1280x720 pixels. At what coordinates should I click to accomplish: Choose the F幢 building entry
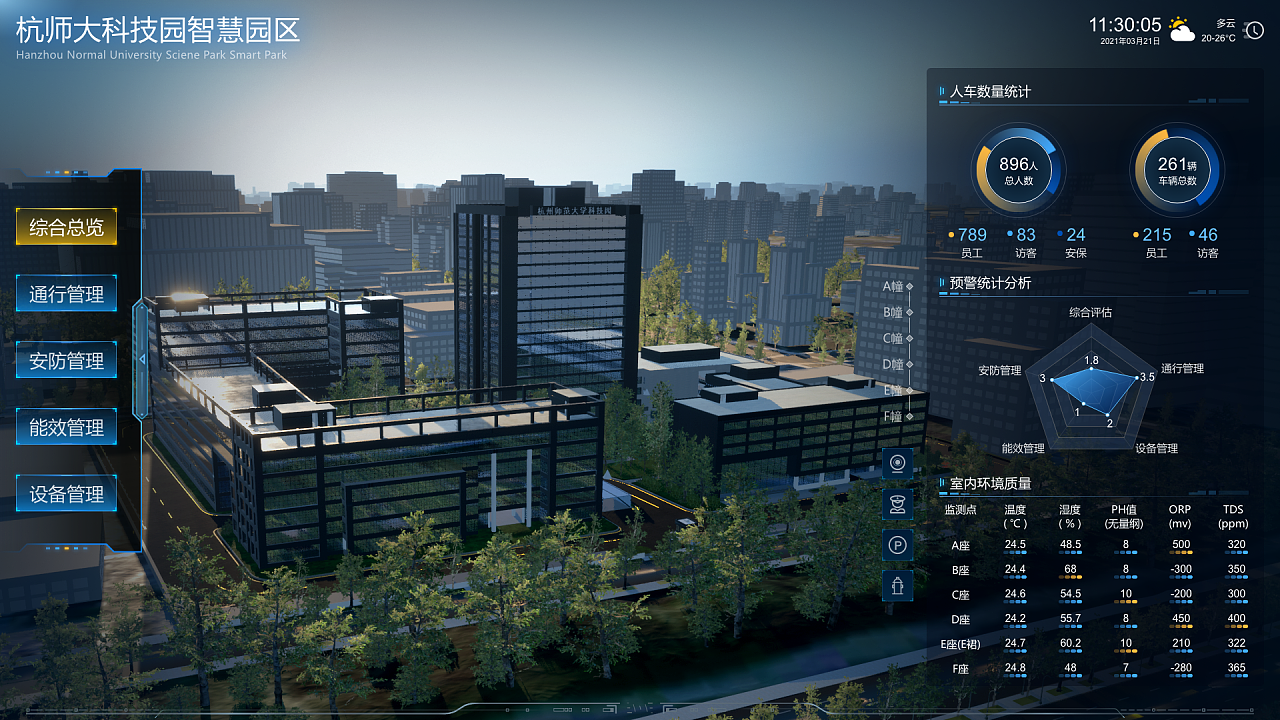[897, 416]
